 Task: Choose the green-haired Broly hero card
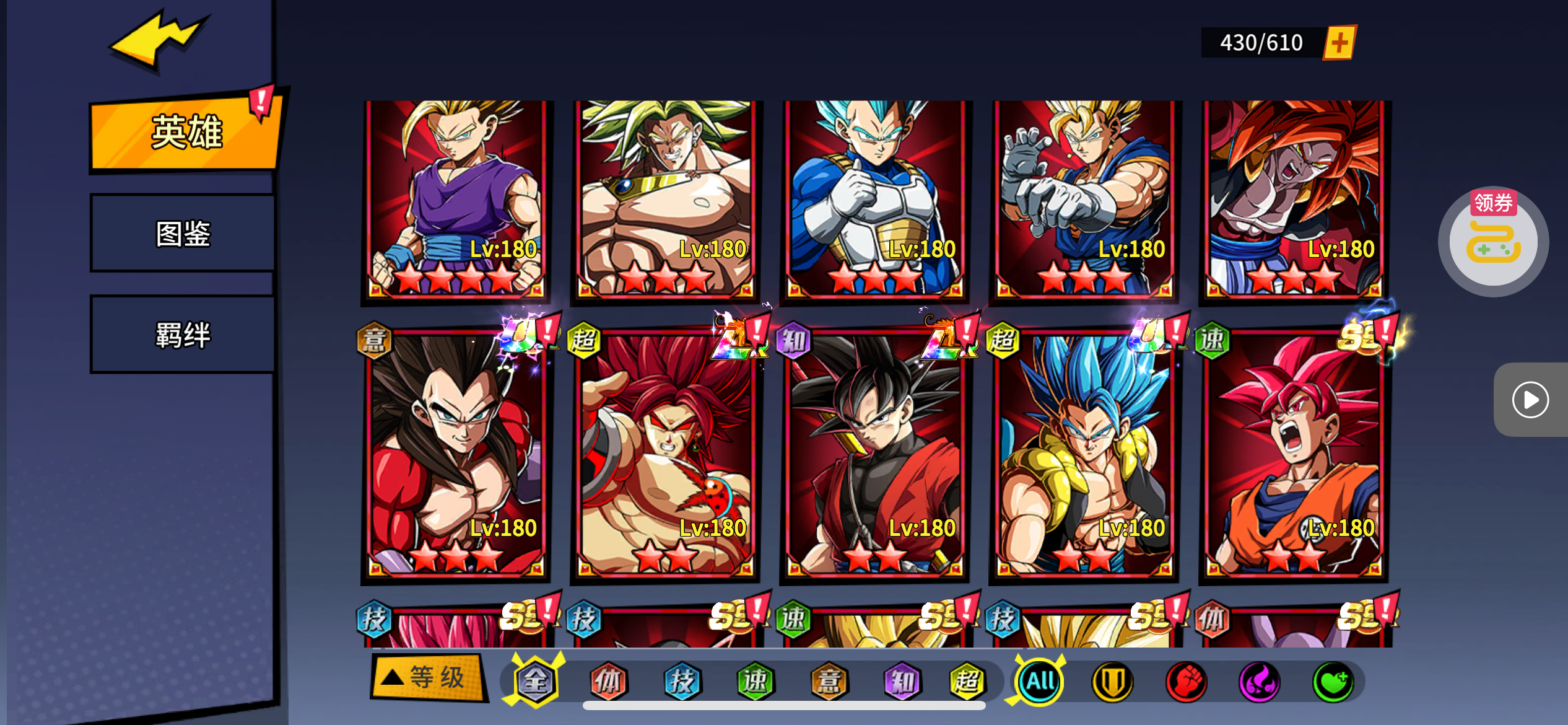tap(666, 198)
